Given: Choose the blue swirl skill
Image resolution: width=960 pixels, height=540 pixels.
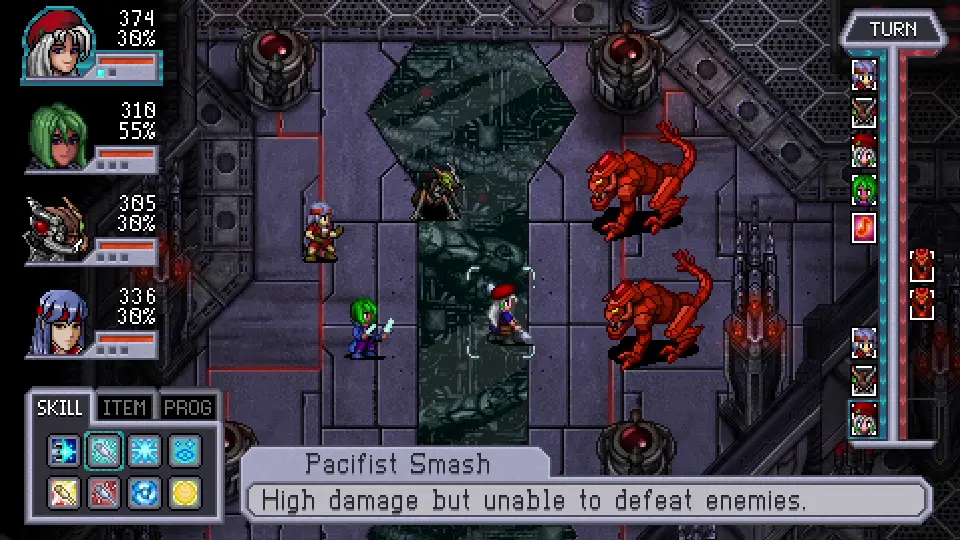Looking at the screenshot, I should 144,492.
